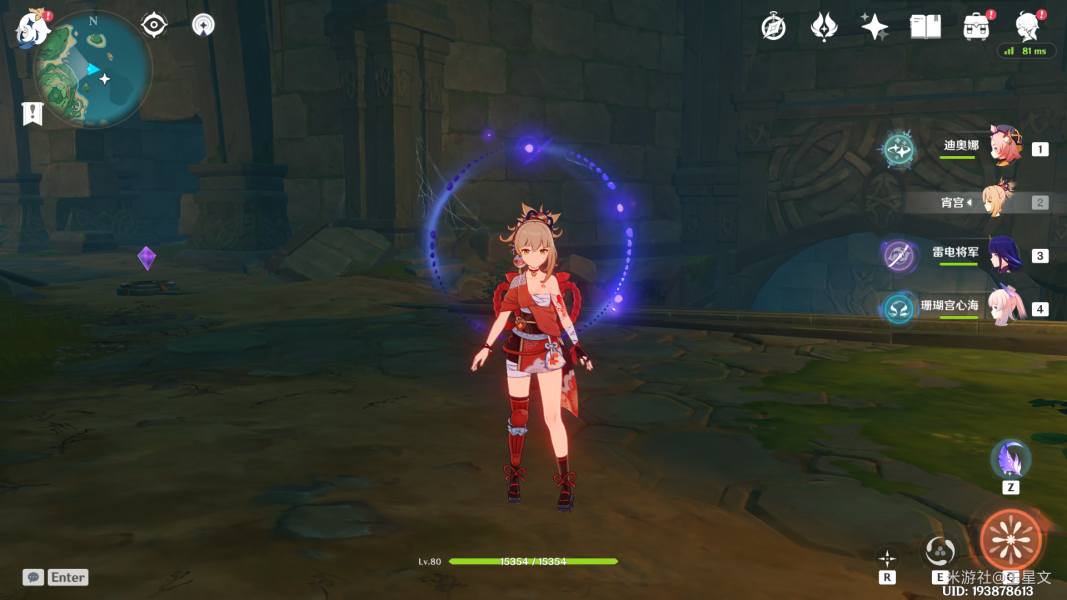This screenshot has height=600, width=1067.
Task: Trigger 雷电将军's elemental burst icon
Action: pos(898,255)
